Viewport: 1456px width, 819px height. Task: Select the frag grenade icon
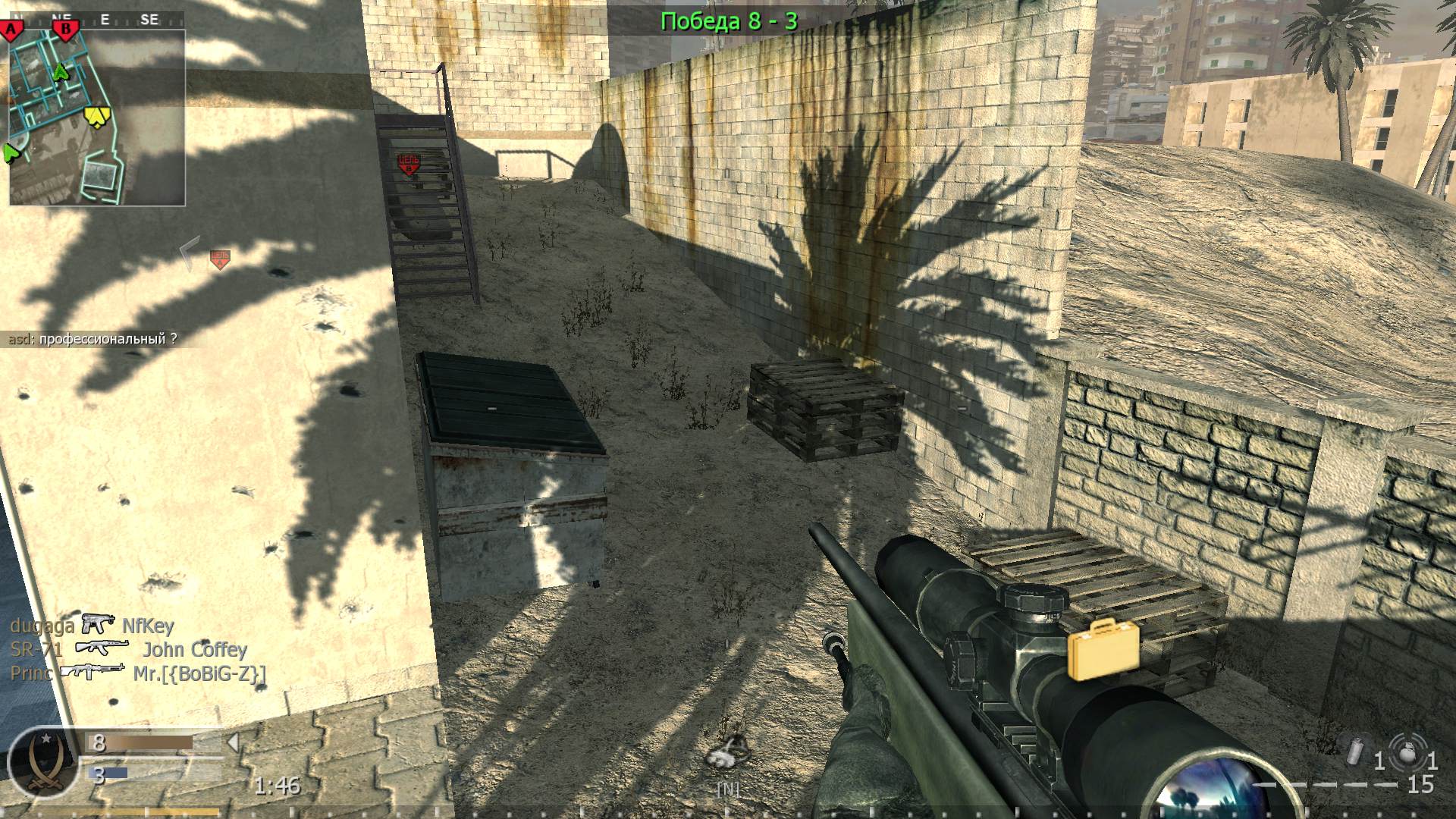(1406, 755)
